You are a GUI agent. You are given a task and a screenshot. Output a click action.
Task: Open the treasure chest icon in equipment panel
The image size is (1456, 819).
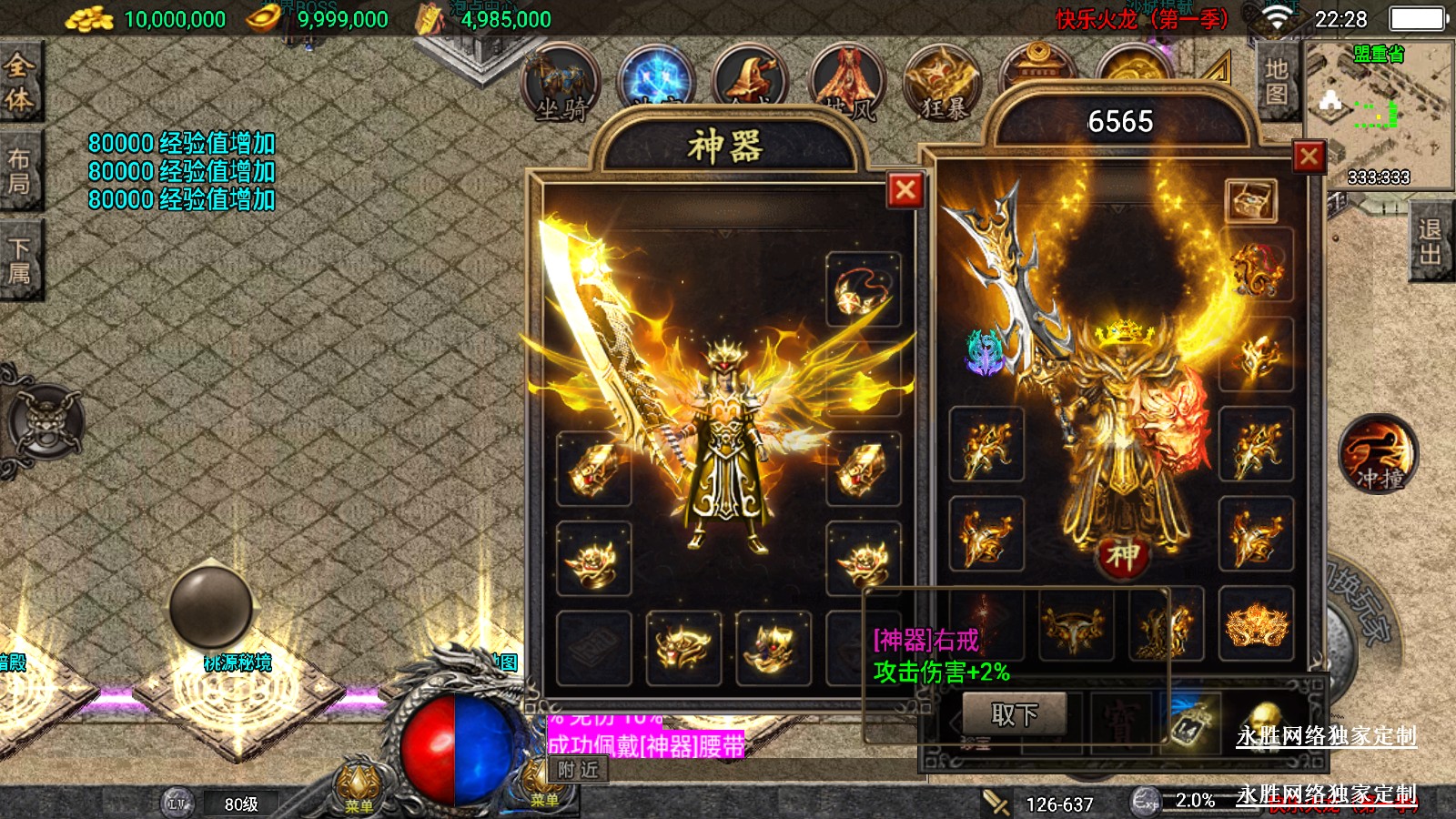click(x=1251, y=201)
